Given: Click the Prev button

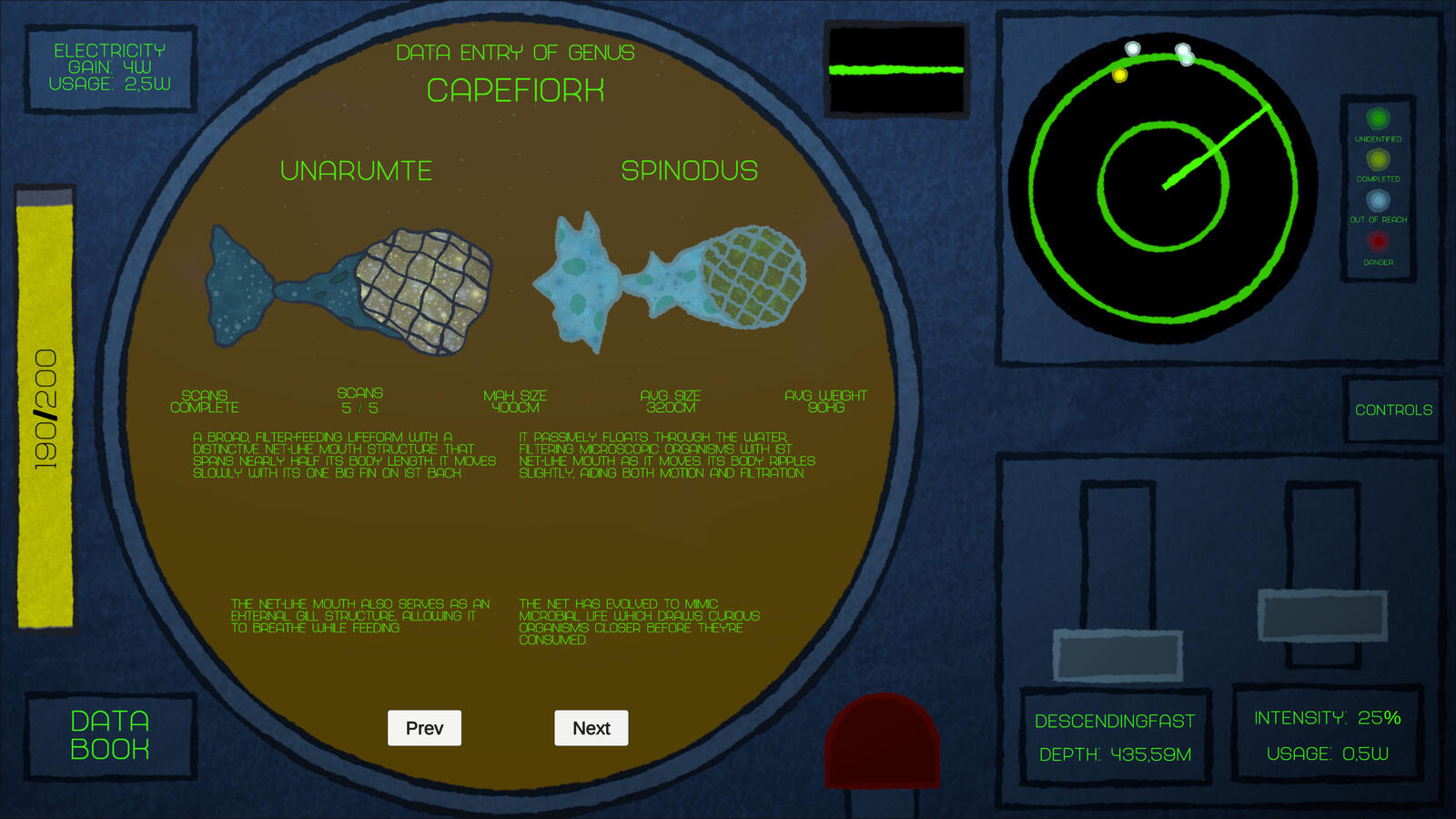Looking at the screenshot, I should coord(424,728).
